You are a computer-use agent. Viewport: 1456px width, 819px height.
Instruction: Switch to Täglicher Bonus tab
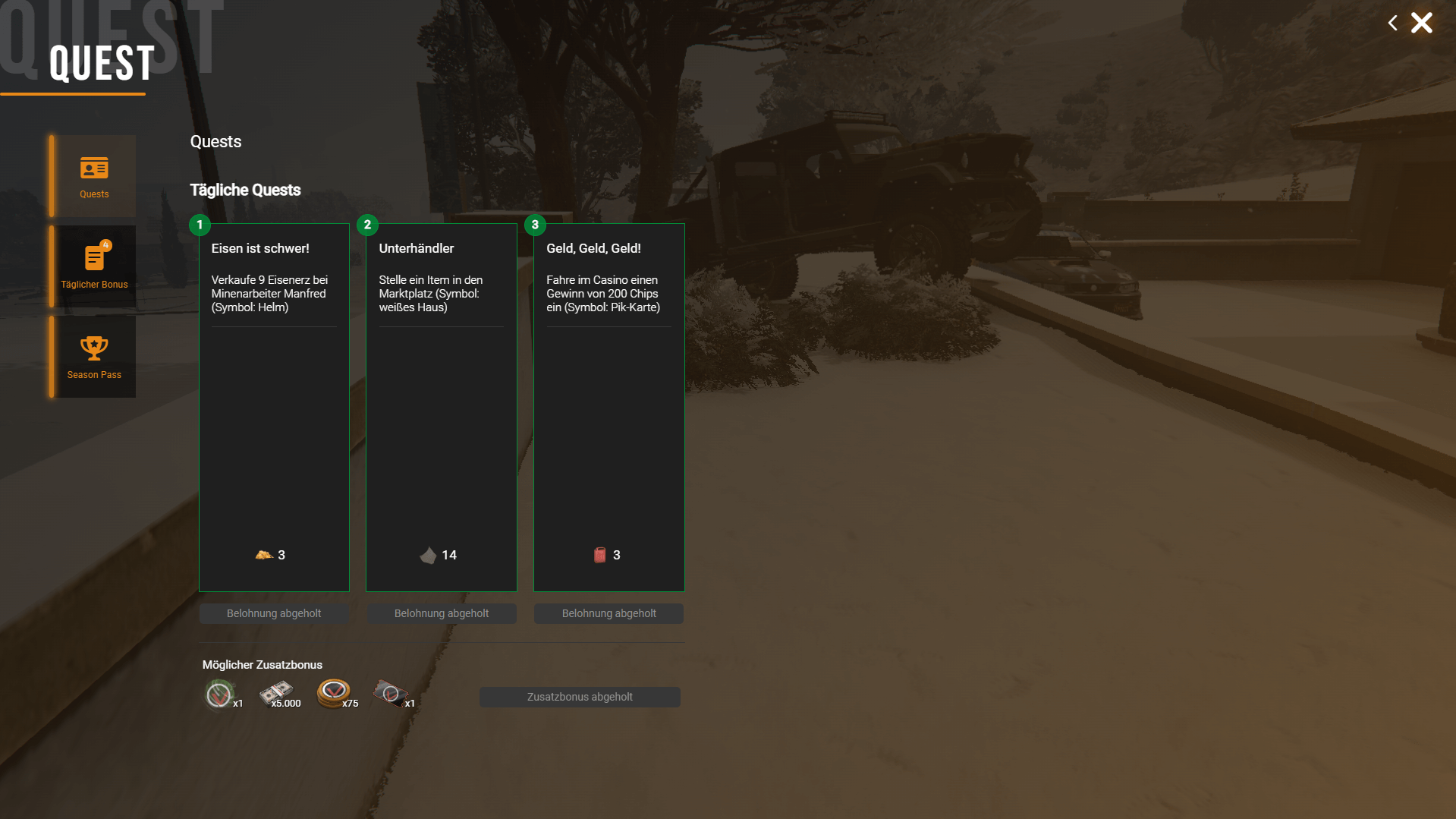point(93,266)
